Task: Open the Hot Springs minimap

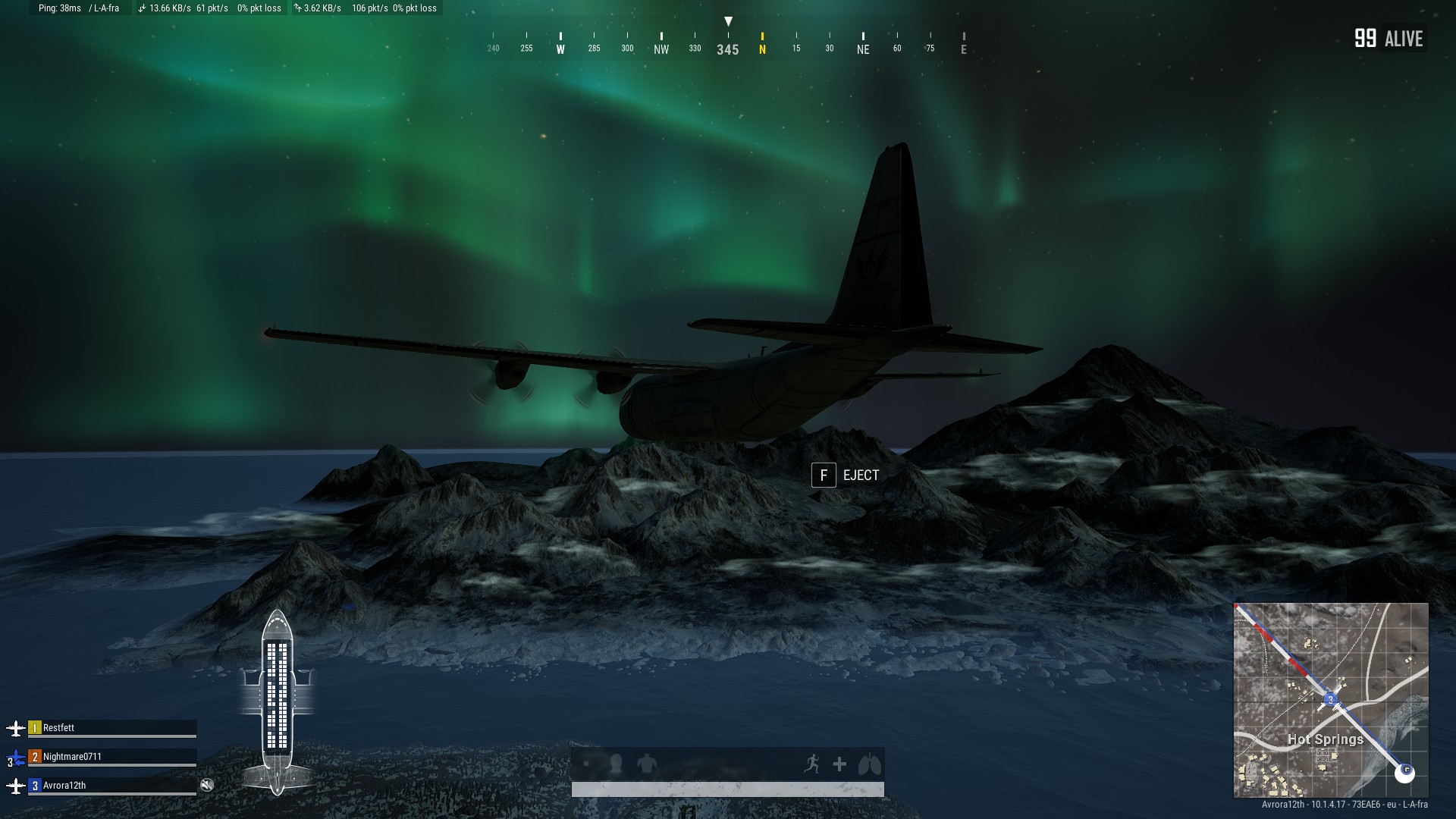Action: click(1331, 700)
